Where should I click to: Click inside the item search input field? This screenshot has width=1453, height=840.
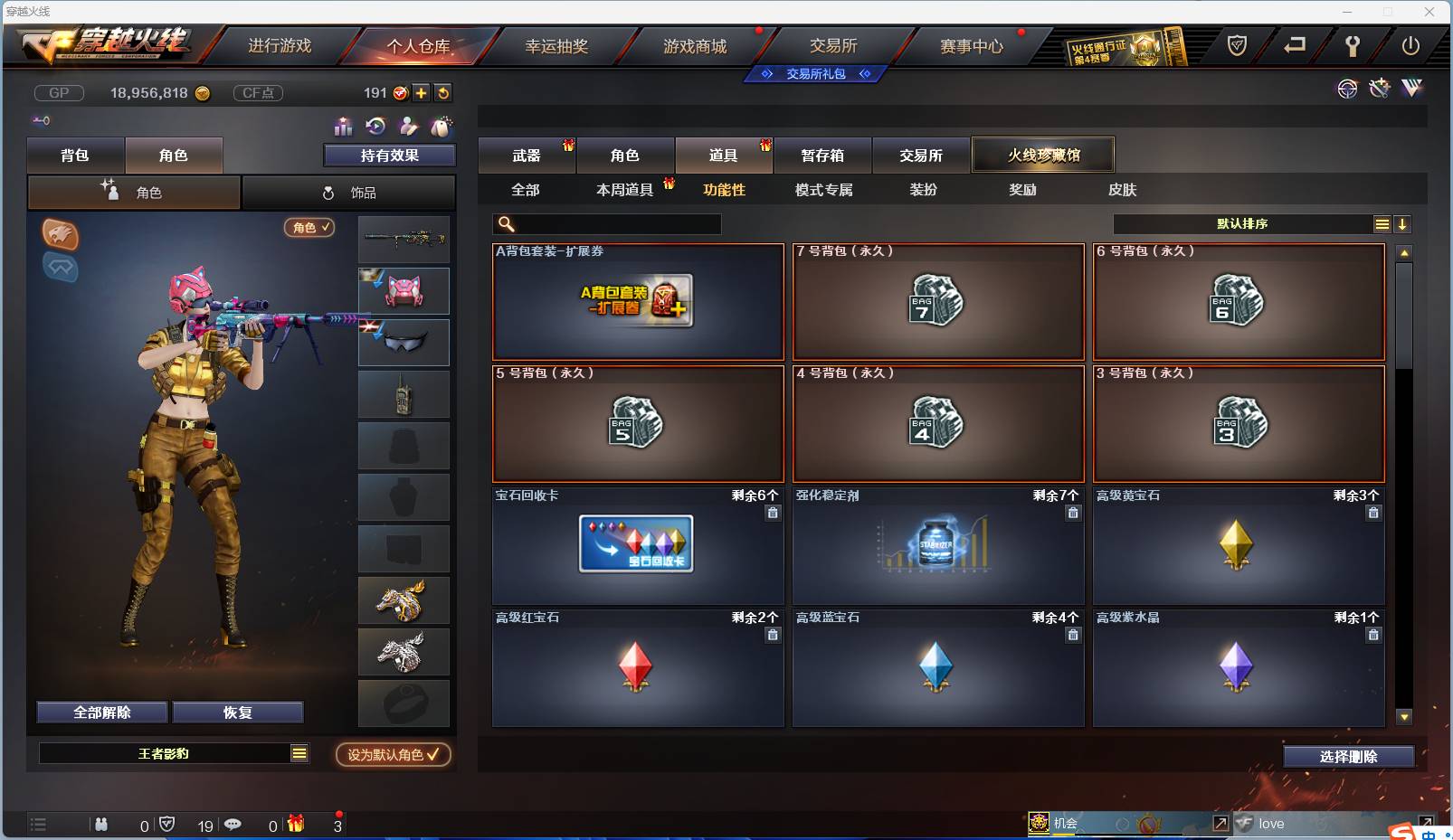(x=615, y=223)
